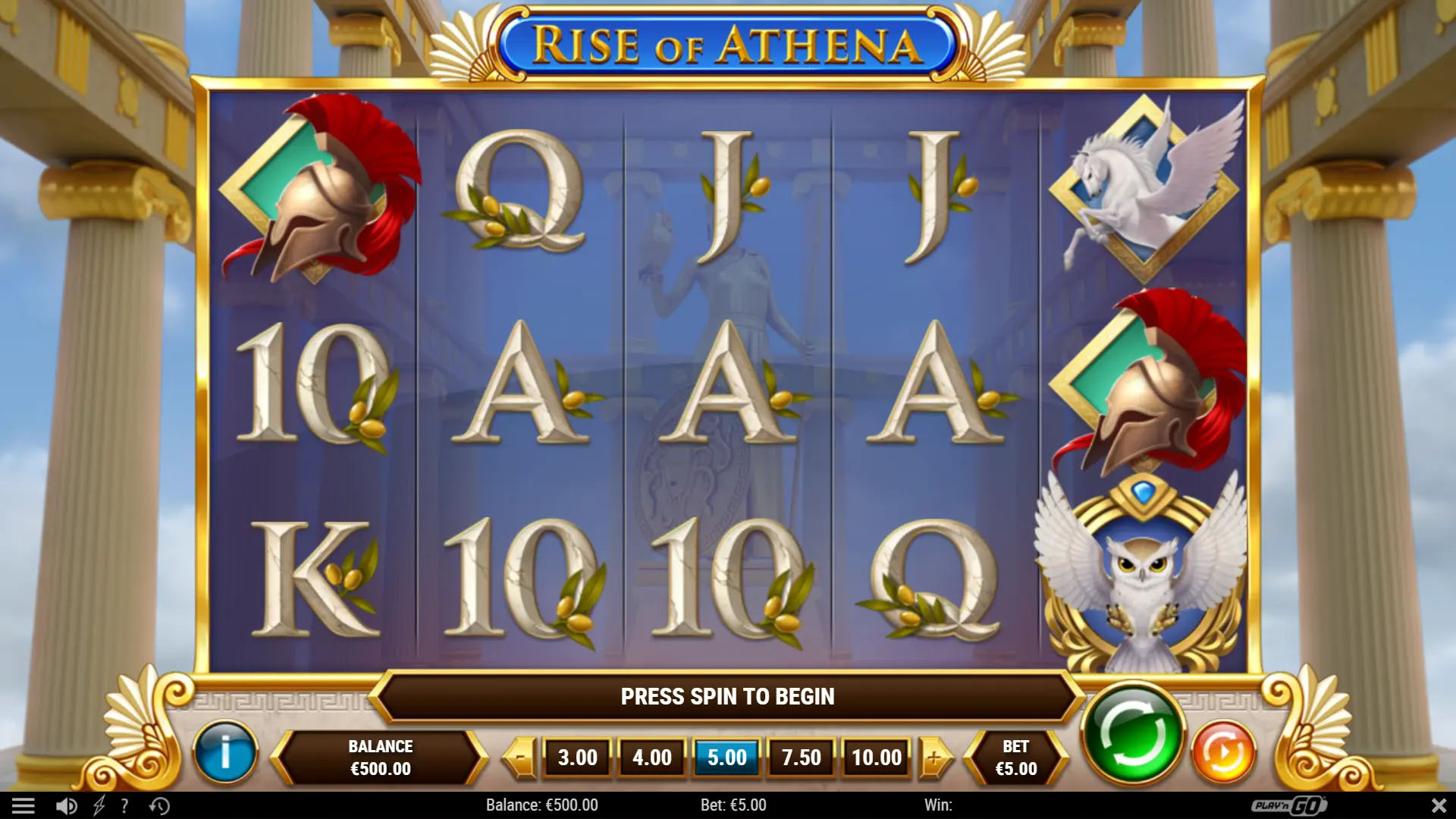The width and height of the screenshot is (1456, 819).
Task: Select the 5.00 bet amount
Action: click(726, 757)
